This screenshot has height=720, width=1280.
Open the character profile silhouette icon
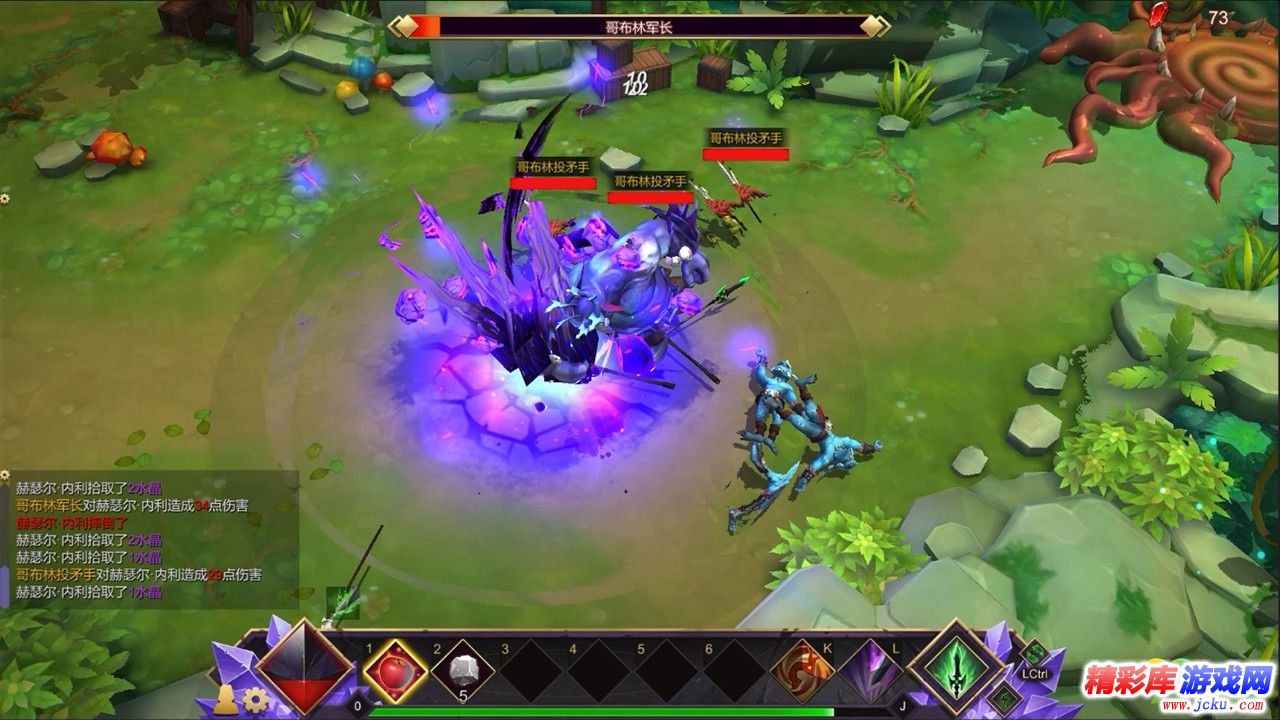point(227,699)
